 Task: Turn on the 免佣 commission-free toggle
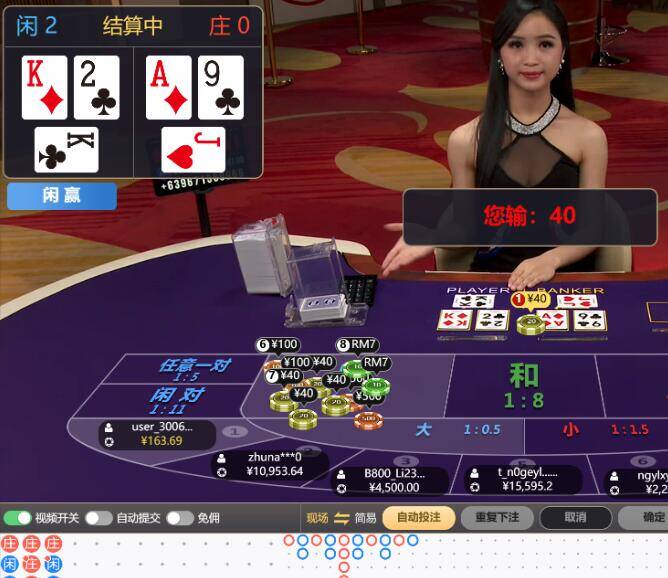coord(179,518)
